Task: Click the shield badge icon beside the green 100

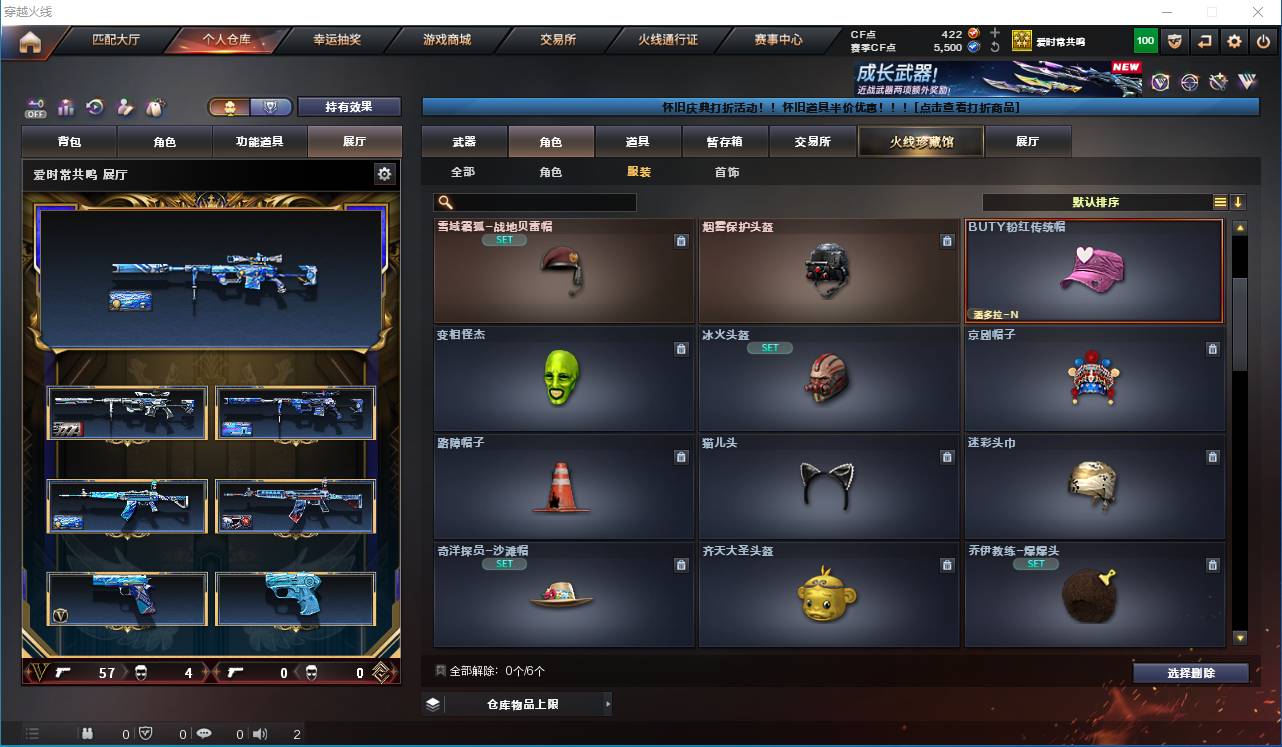Action: coord(1173,40)
